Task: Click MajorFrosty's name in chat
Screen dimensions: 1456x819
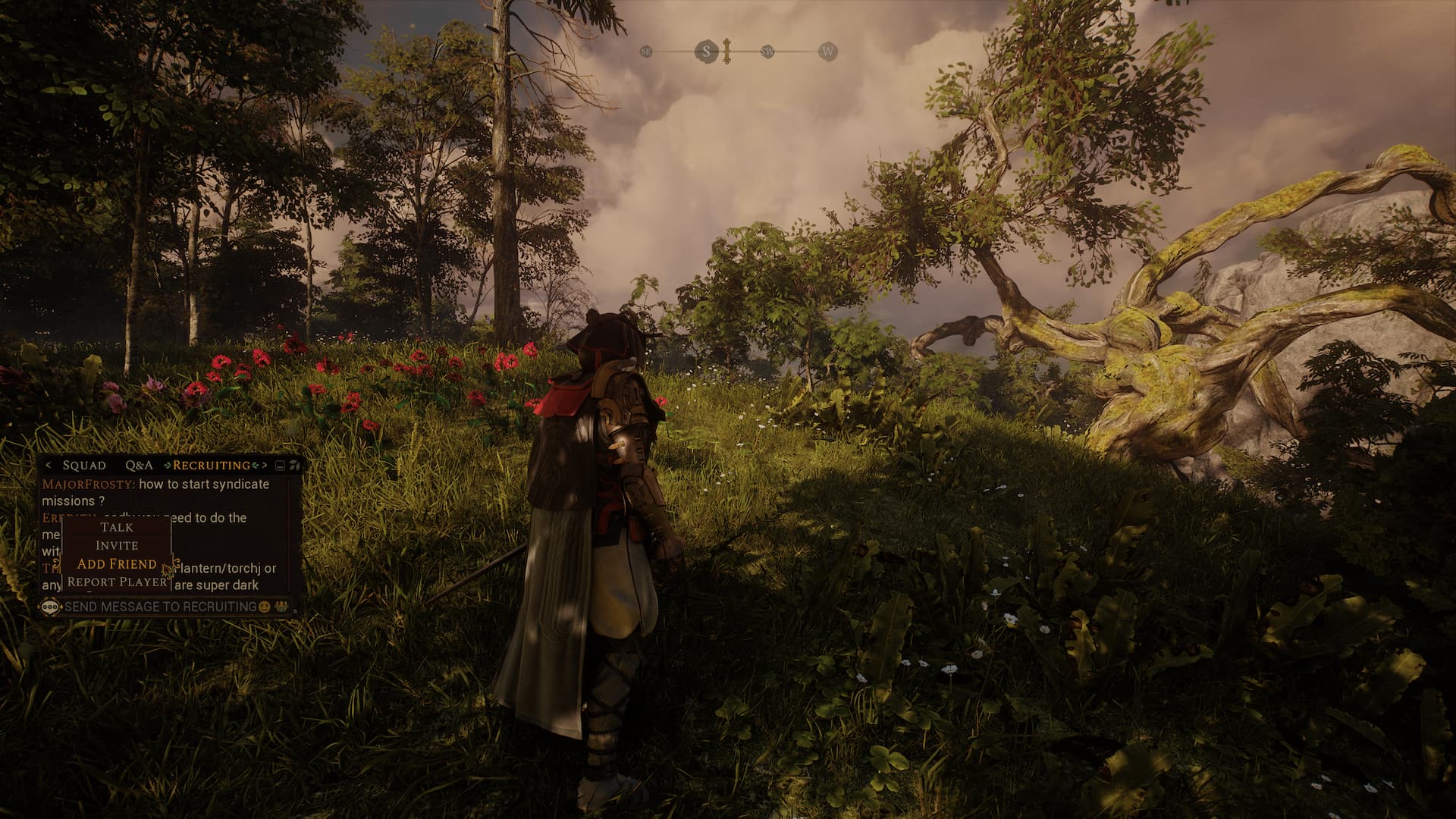Action: click(88, 484)
